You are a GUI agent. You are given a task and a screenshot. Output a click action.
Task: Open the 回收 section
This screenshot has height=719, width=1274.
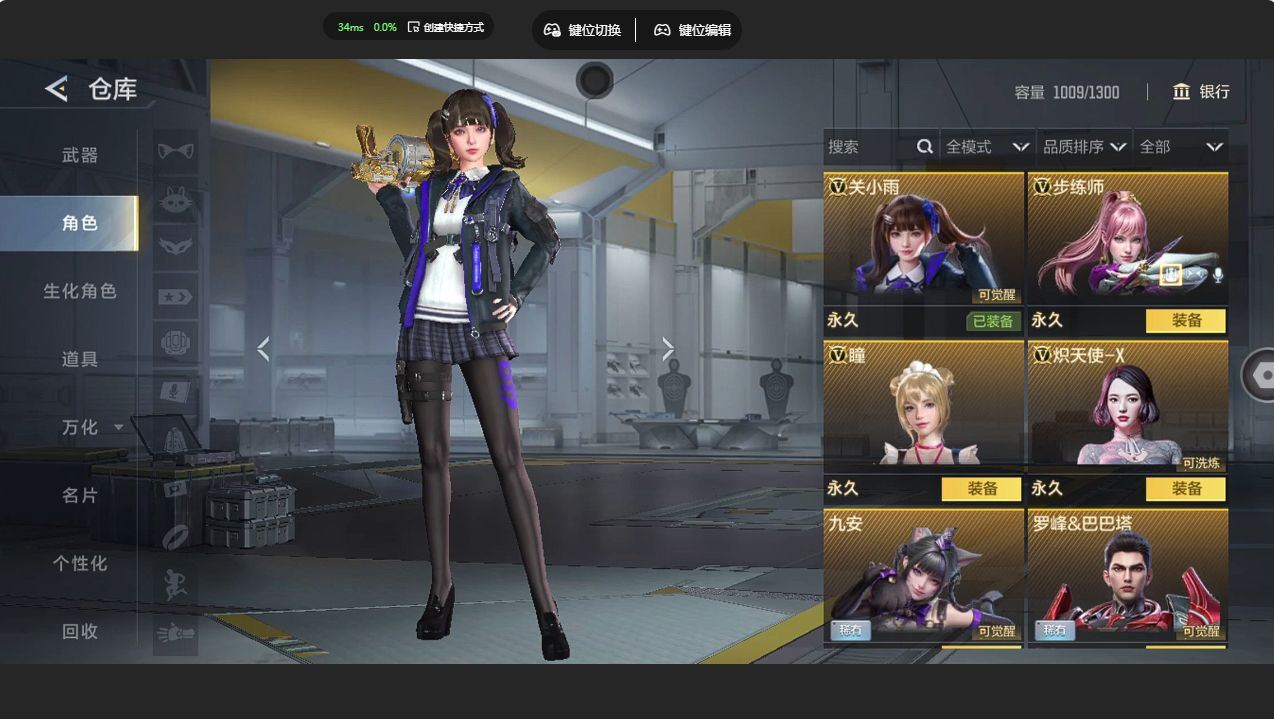80,631
